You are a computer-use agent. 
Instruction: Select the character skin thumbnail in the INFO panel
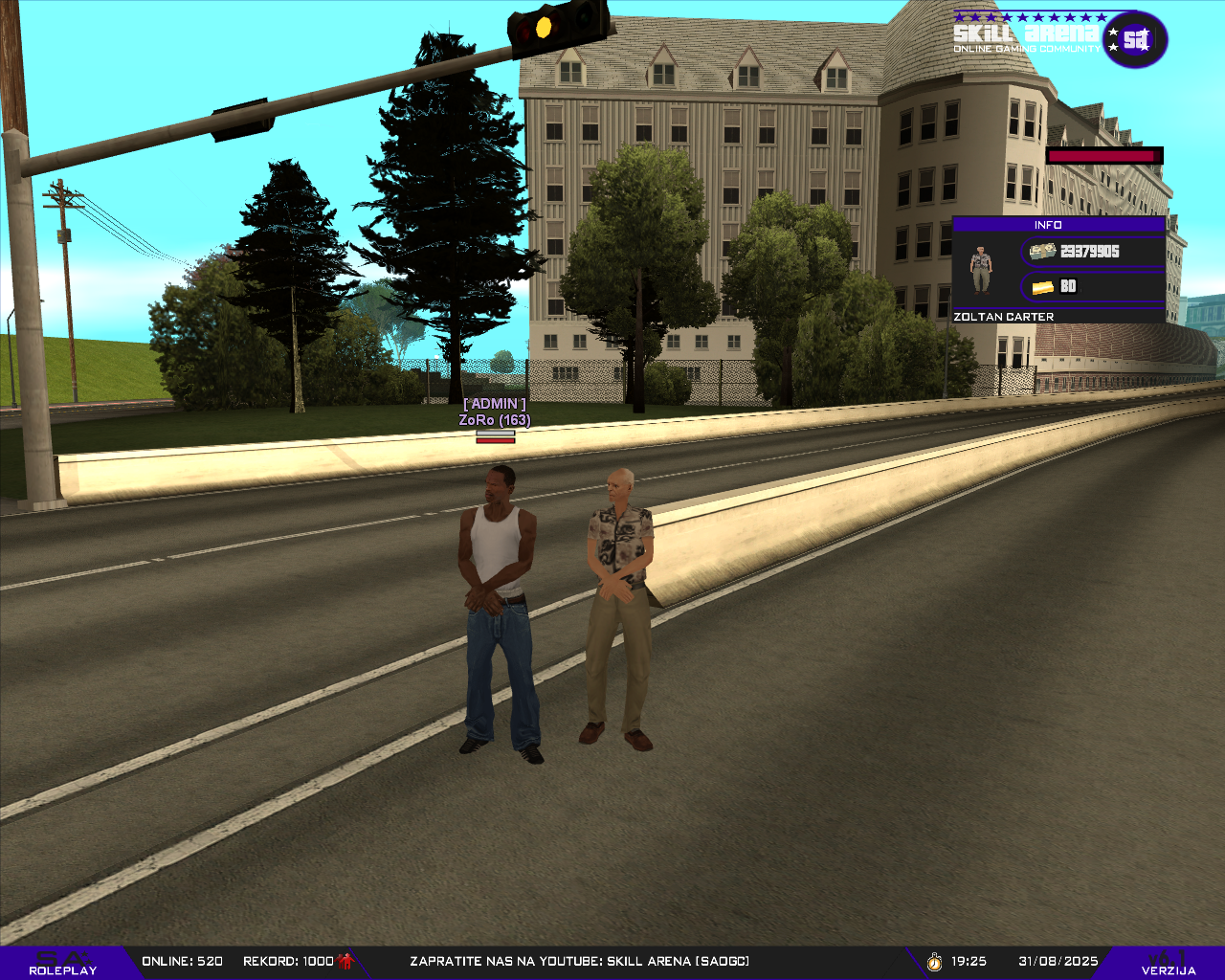[x=980, y=269]
